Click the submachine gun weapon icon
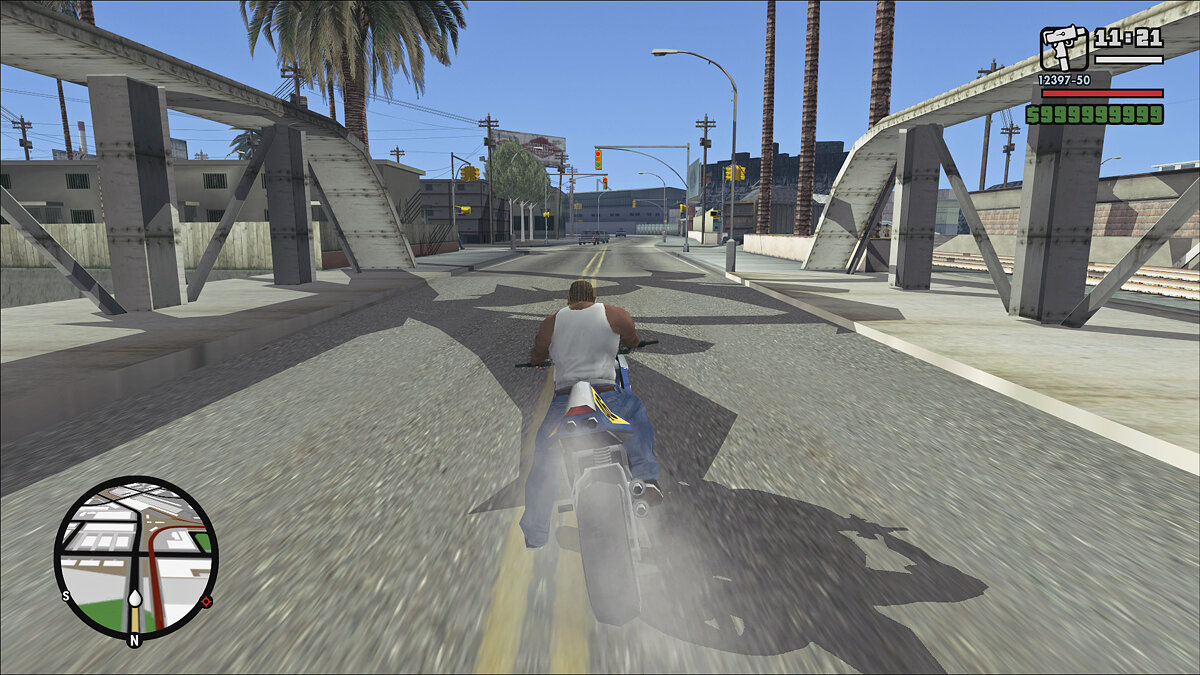1200x675 pixels. (1063, 48)
